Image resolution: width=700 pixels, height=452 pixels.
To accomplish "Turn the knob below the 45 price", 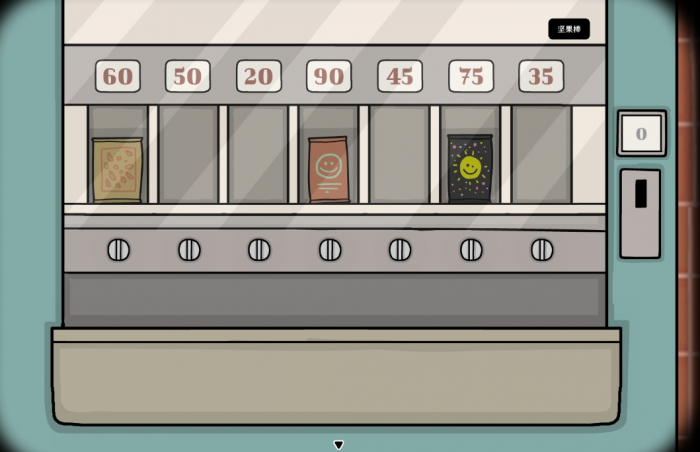I will (x=400, y=250).
